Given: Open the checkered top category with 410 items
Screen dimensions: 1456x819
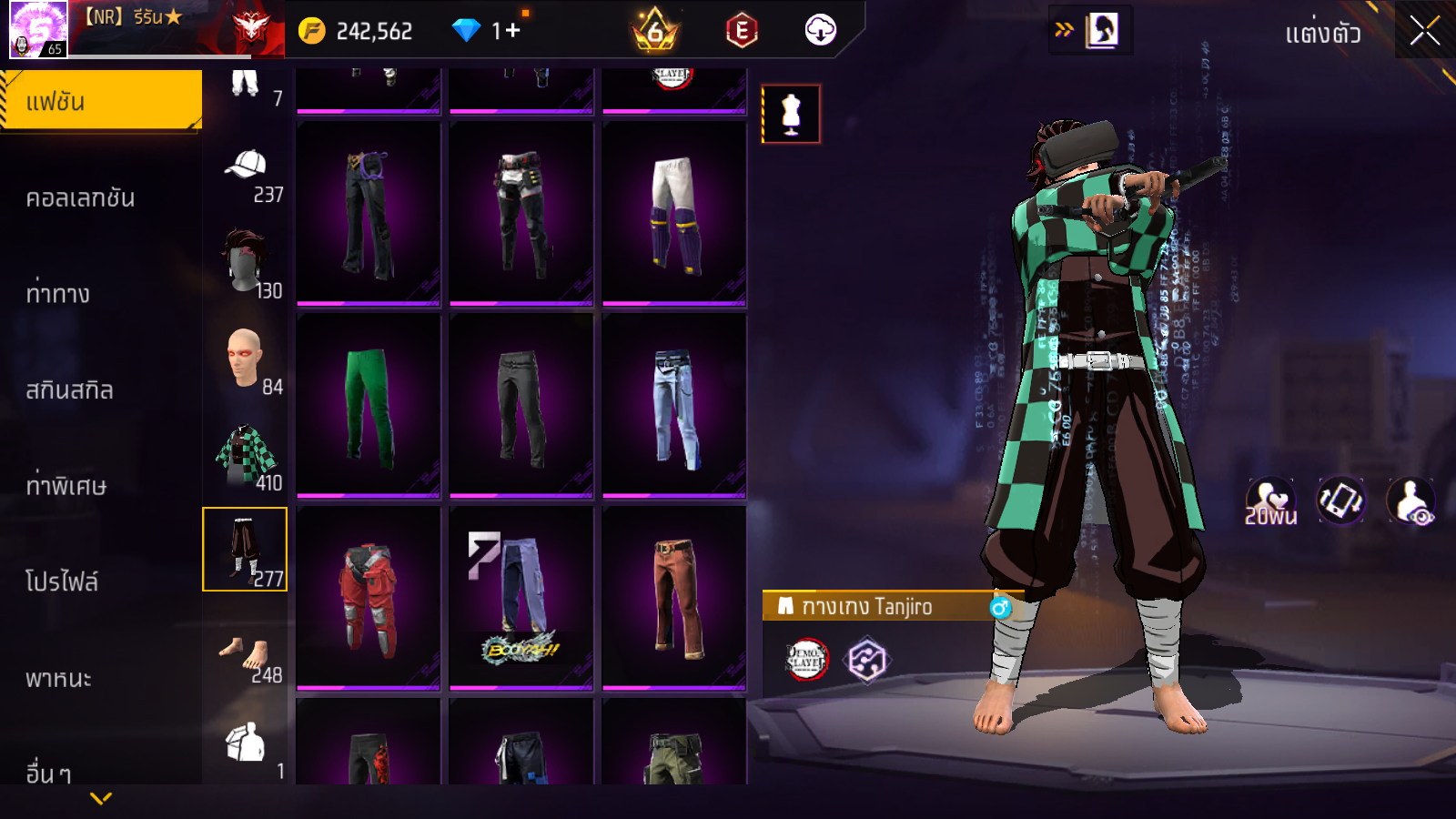Looking at the screenshot, I should click(x=246, y=456).
